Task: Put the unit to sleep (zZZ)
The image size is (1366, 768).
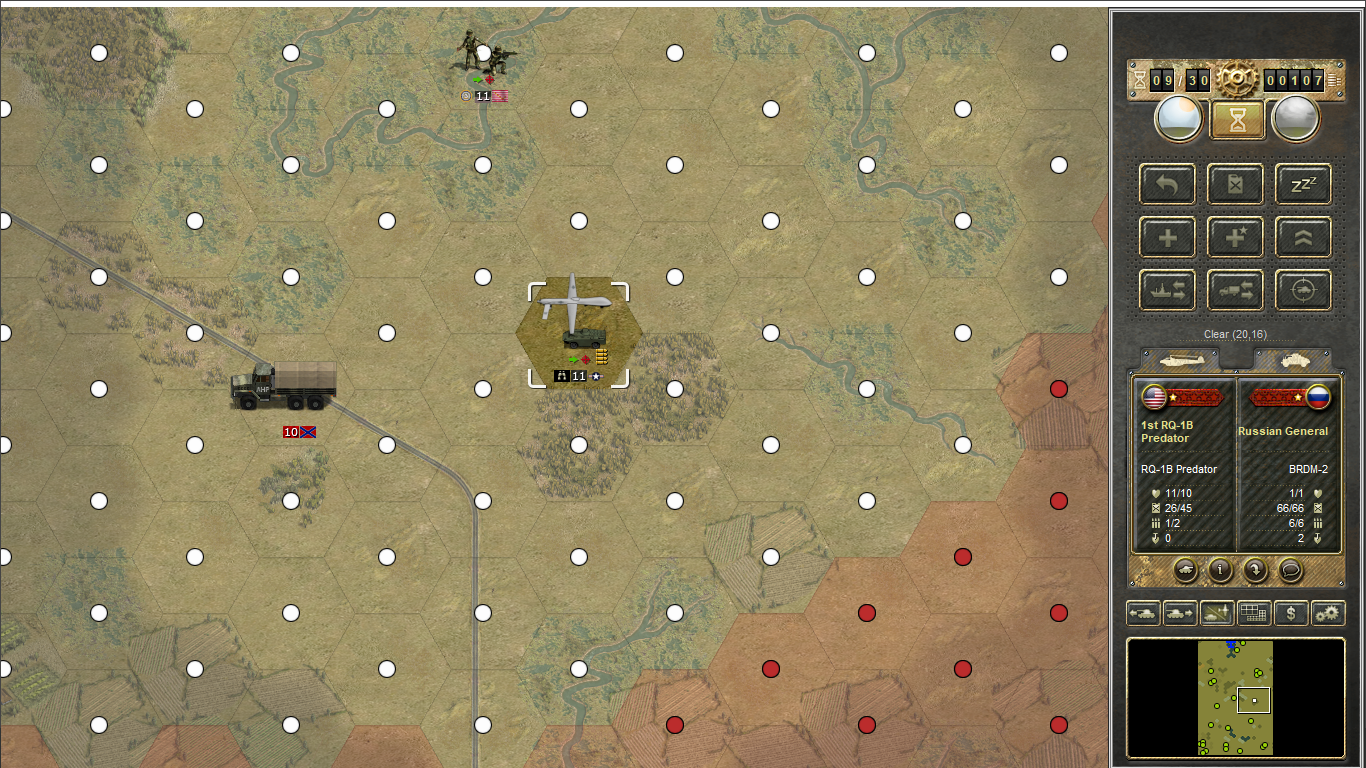Action: pyautogui.click(x=1303, y=184)
